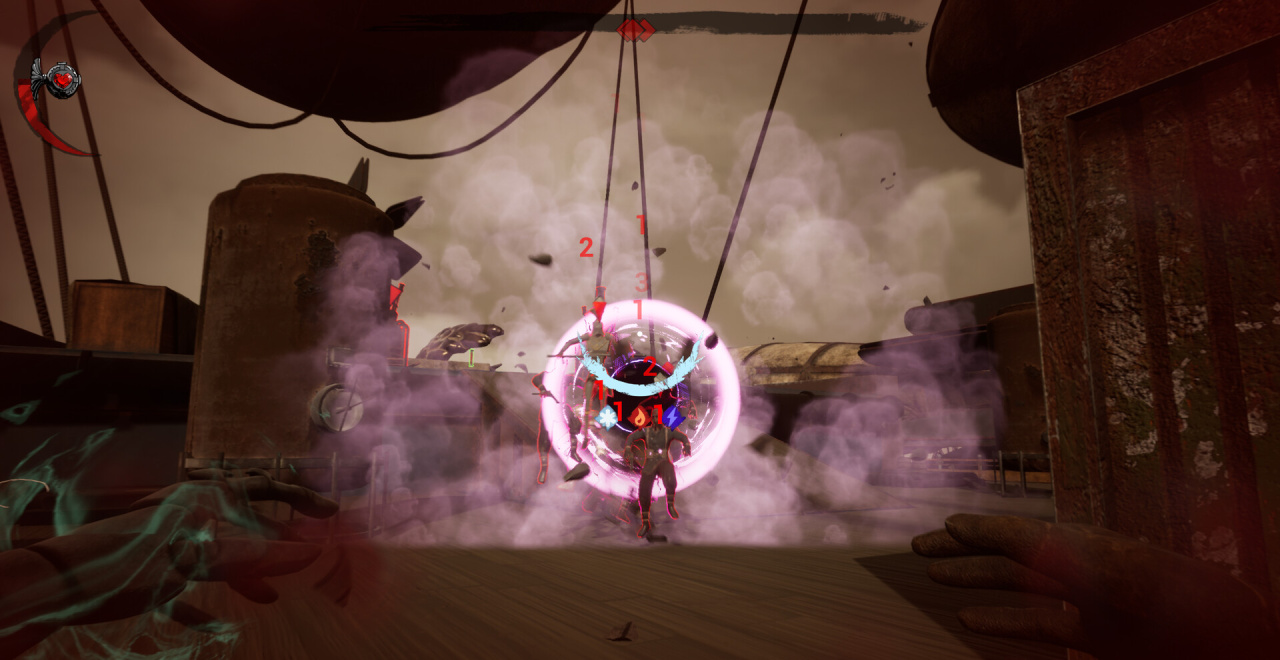Click the blue lightning bolt element icon

point(673,416)
